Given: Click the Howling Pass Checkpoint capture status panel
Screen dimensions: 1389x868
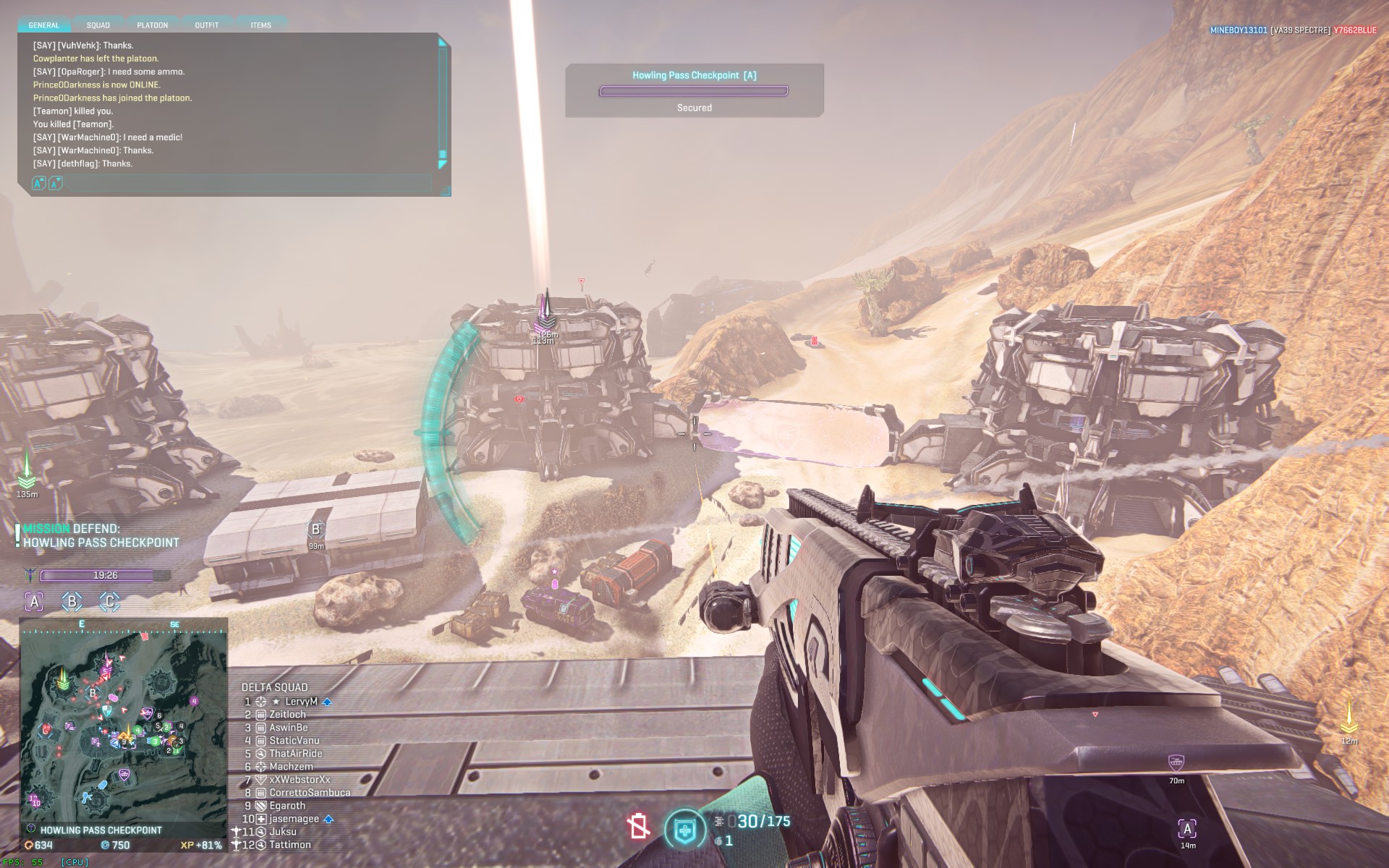Looking at the screenshot, I should coord(694,90).
